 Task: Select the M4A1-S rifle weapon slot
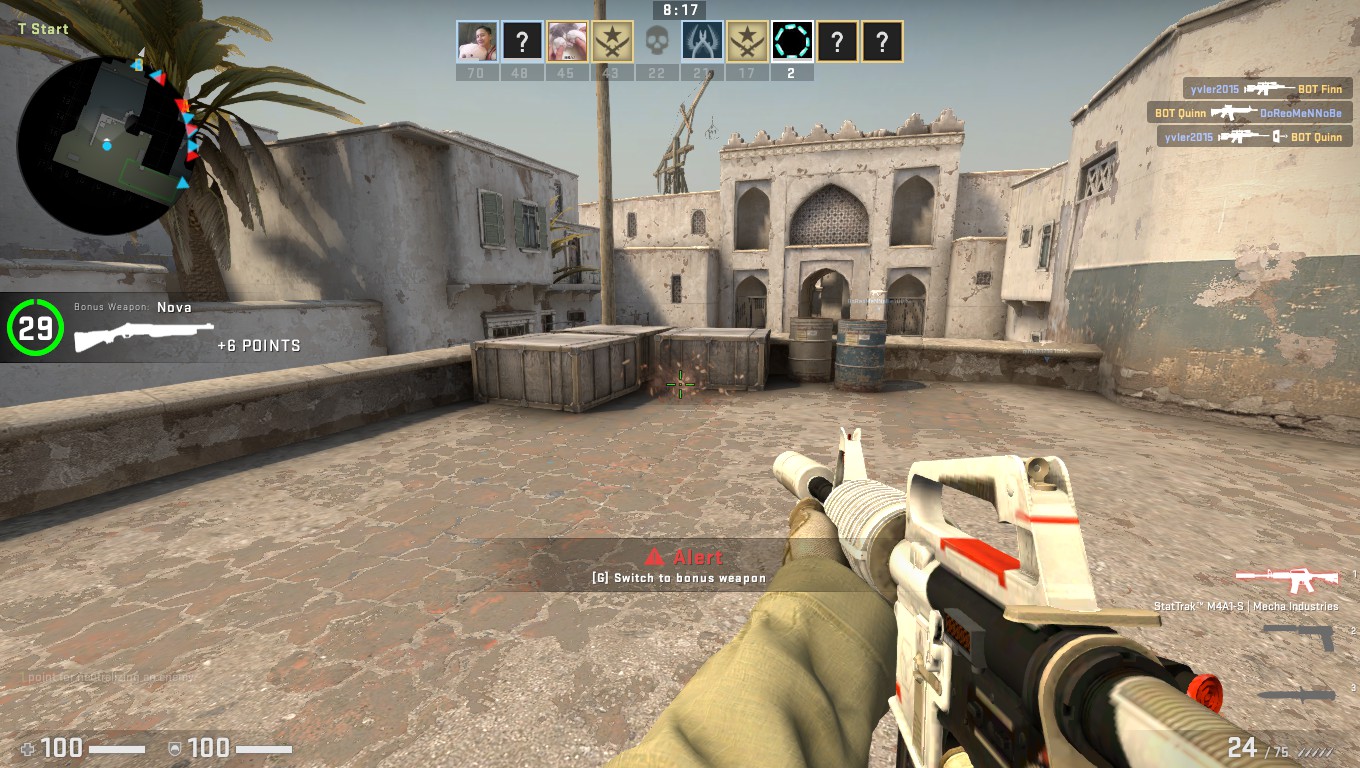tap(1286, 579)
